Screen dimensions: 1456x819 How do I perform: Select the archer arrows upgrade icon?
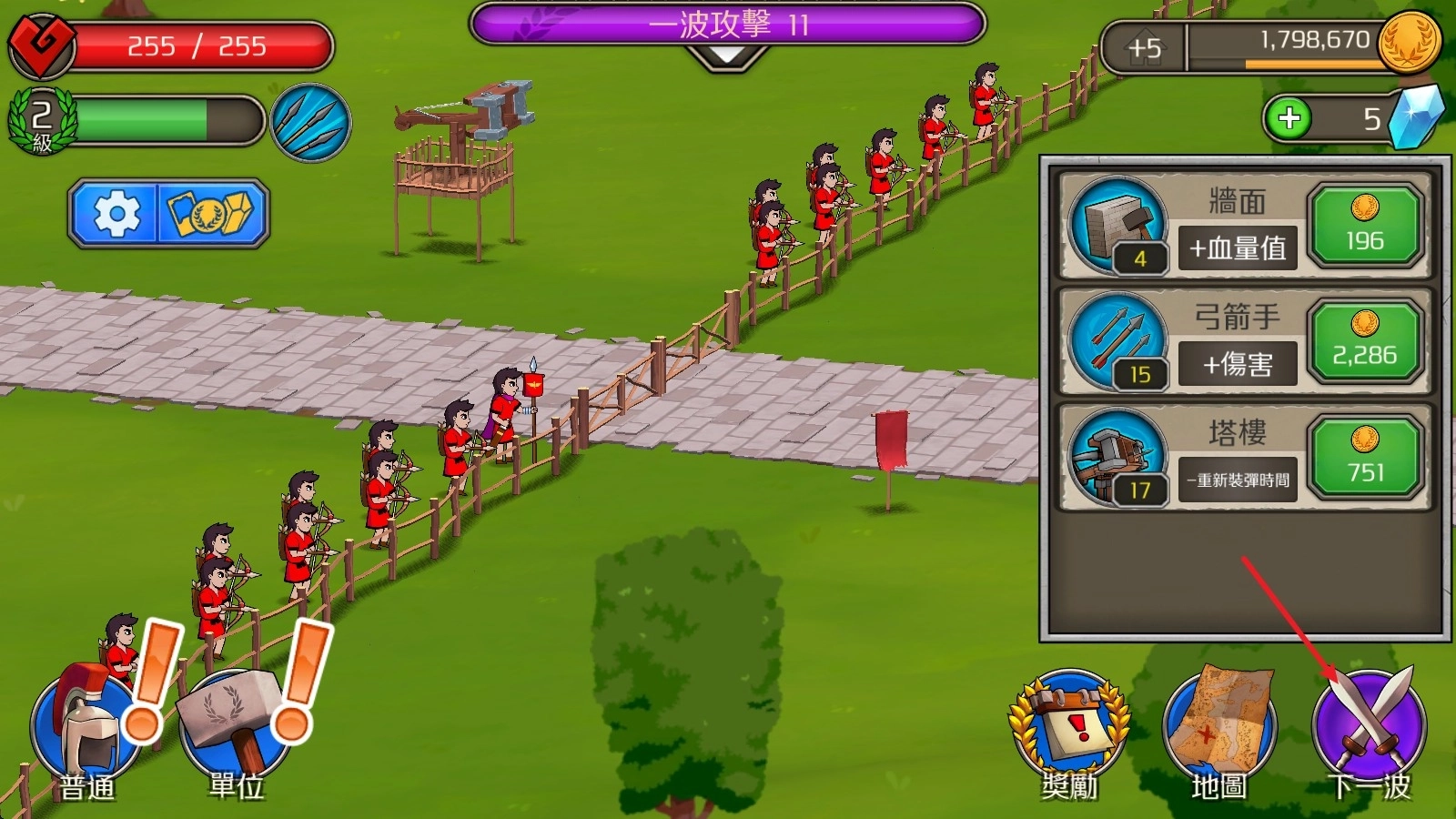(x=1118, y=341)
